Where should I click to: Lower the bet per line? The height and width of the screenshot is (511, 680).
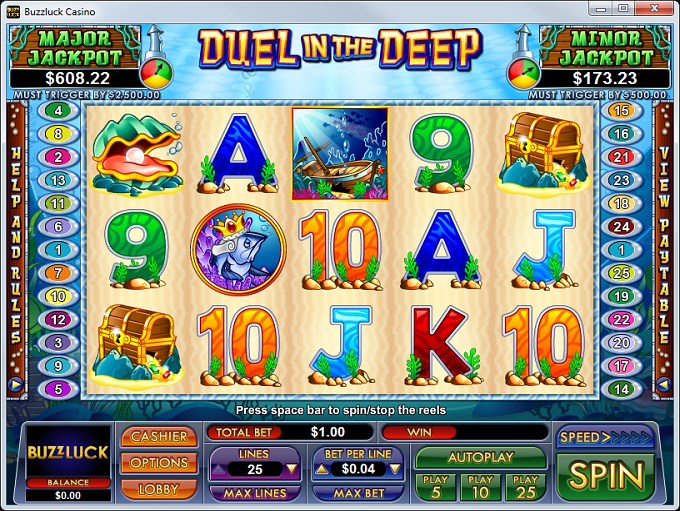click(395, 468)
